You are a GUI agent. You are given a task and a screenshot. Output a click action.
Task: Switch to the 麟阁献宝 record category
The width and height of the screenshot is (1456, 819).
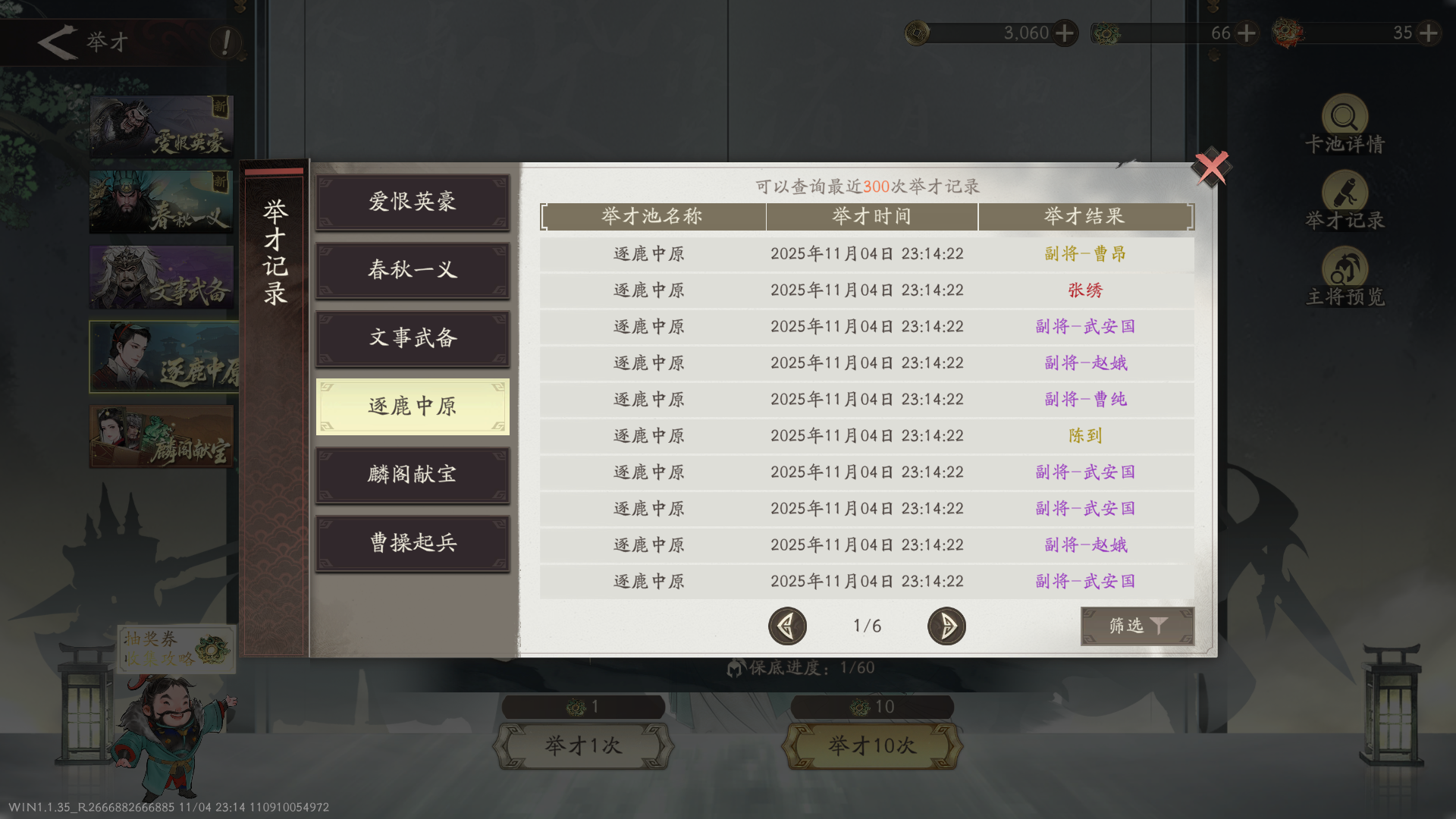click(413, 475)
